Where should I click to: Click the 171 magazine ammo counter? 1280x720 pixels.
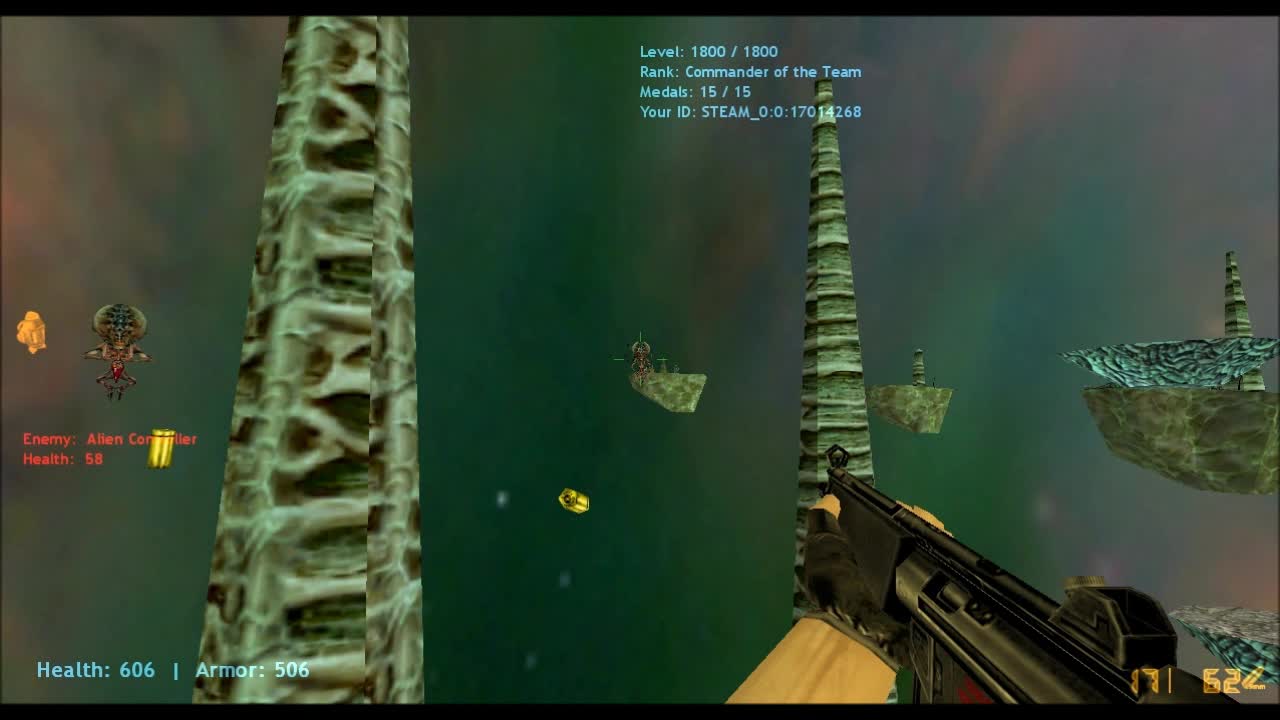click(1150, 681)
